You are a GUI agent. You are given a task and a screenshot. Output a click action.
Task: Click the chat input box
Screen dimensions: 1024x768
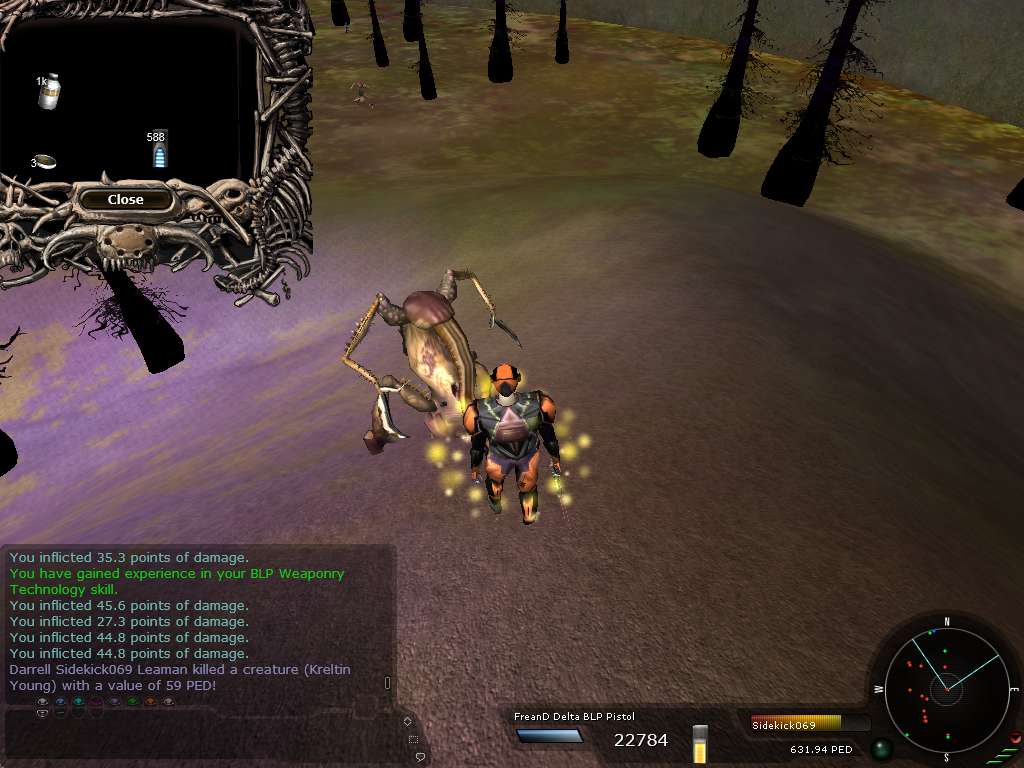point(200,734)
